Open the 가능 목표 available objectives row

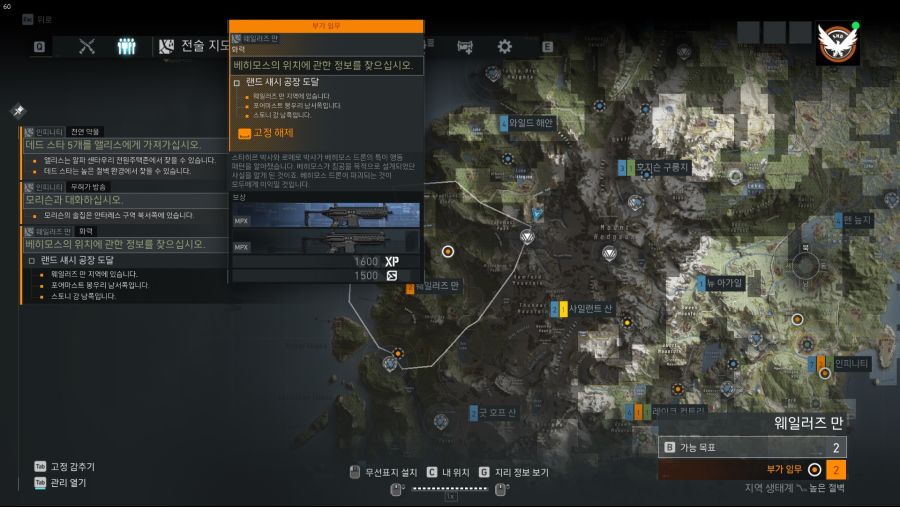(x=753, y=448)
